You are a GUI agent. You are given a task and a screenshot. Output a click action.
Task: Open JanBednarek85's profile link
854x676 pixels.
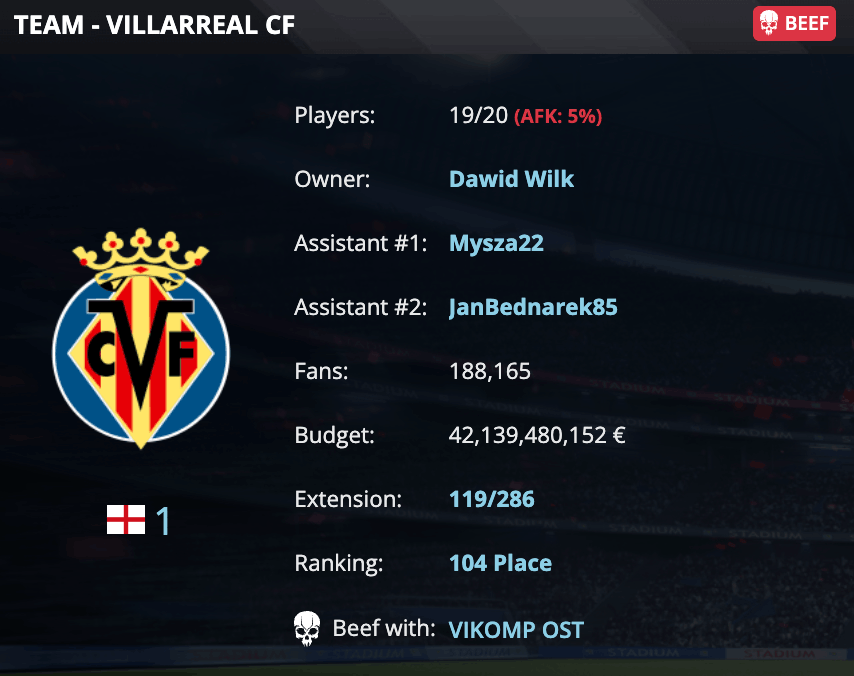pos(533,307)
